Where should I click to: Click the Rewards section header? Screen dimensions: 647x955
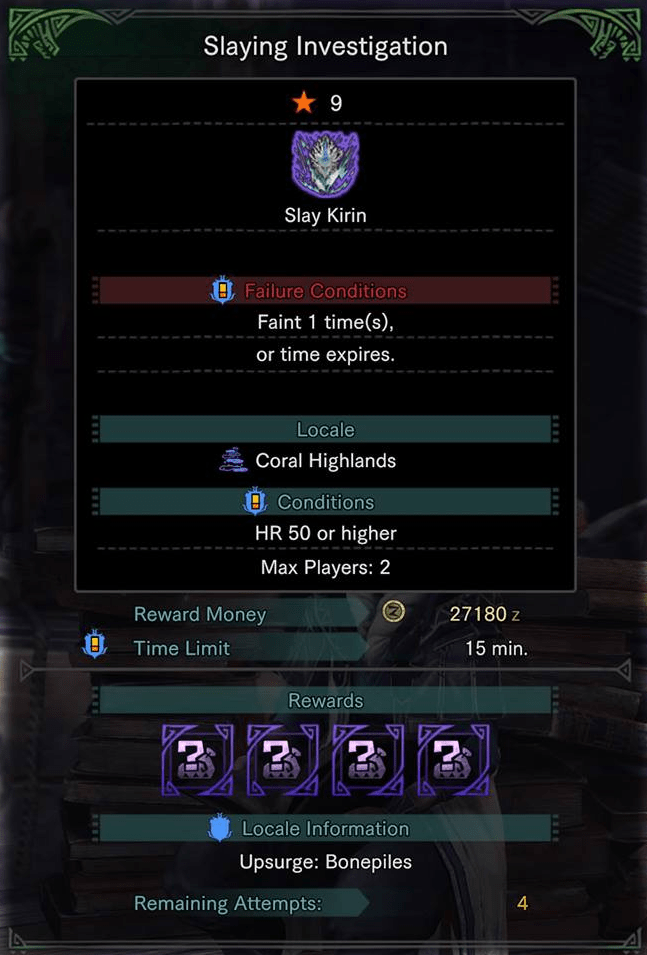coord(325,700)
